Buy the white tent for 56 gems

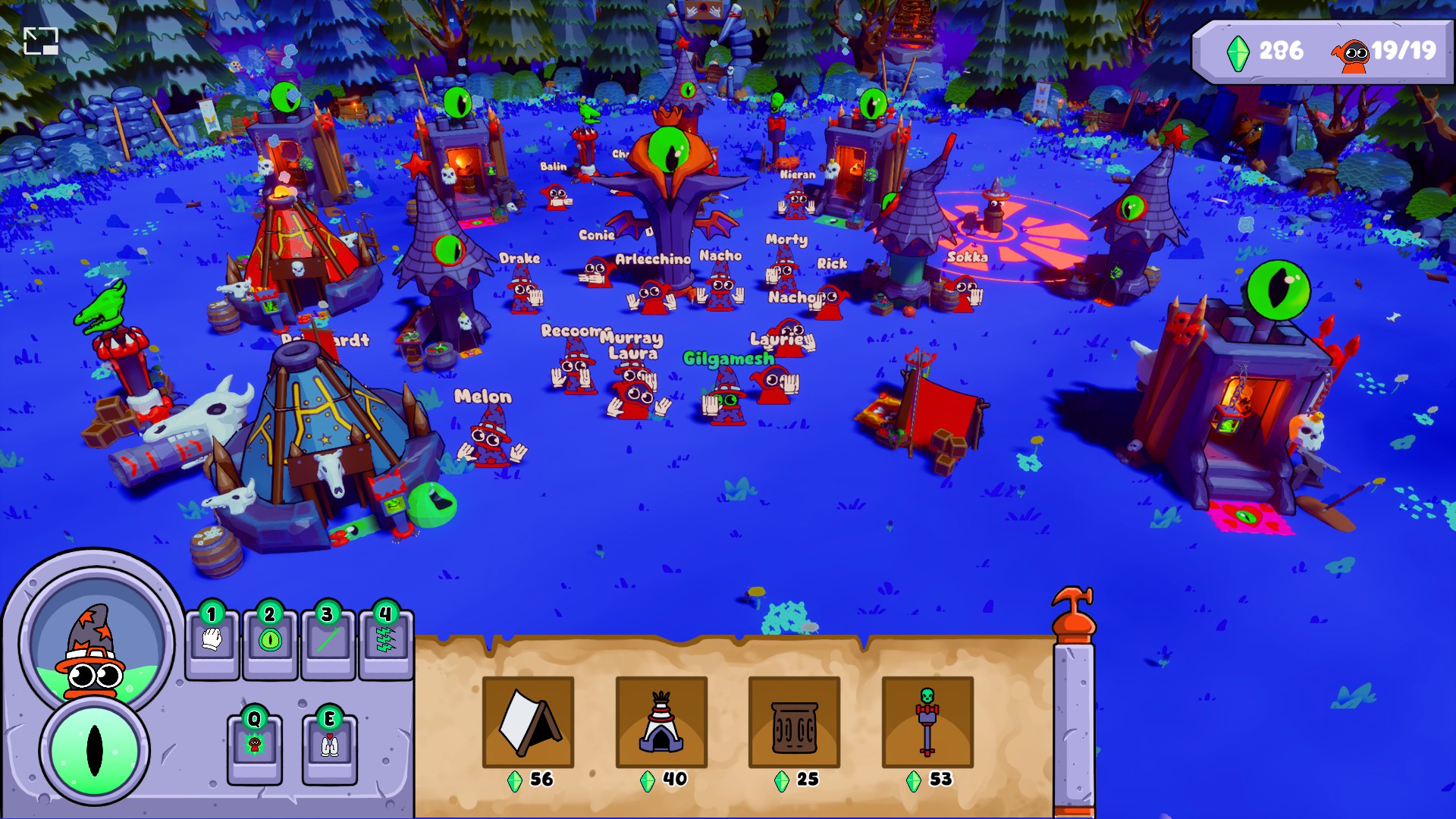pyautogui.click(x=529, y=722)
